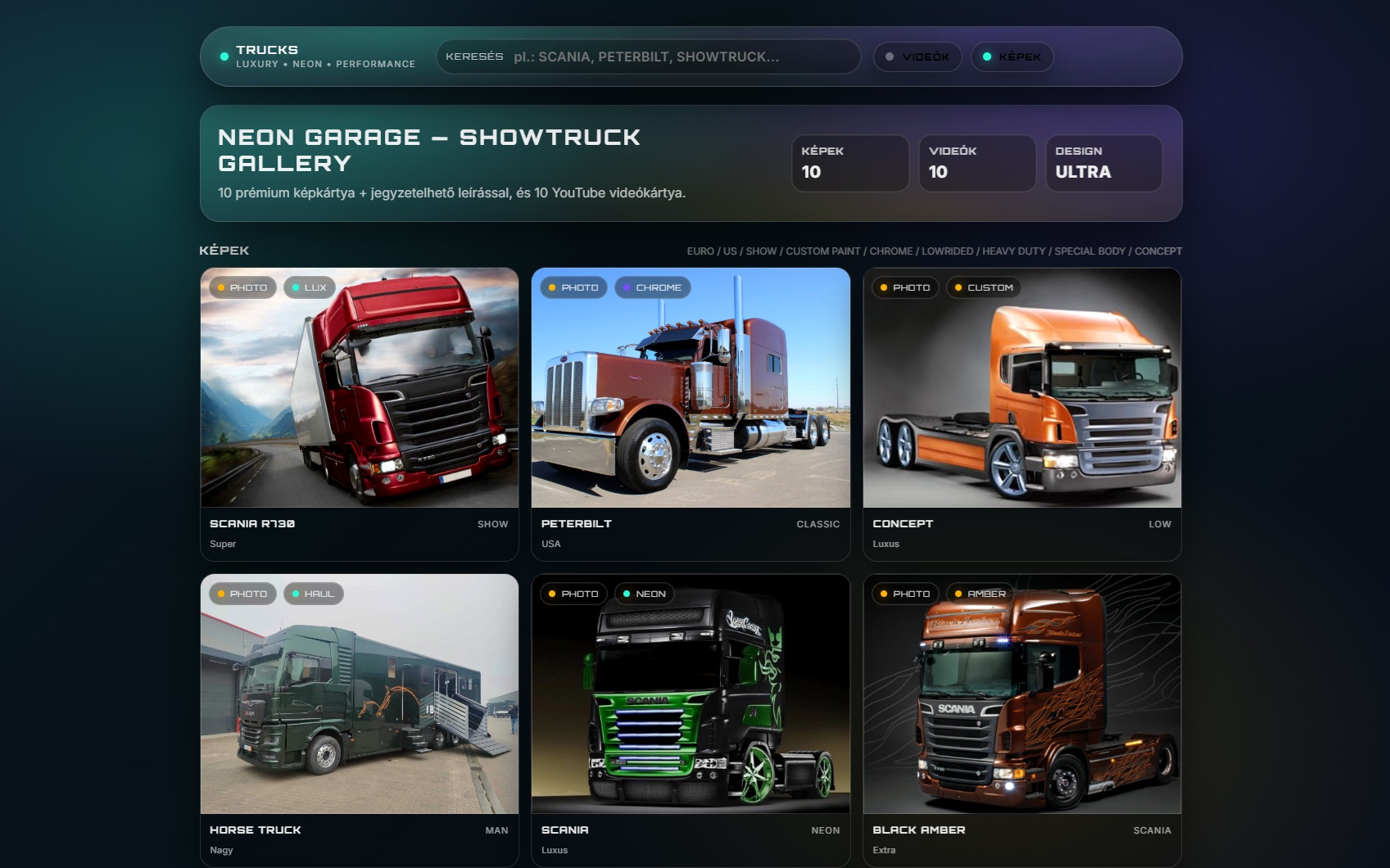
Task: Click the AMBER tag on Black Amber
Action: point(980,594)
